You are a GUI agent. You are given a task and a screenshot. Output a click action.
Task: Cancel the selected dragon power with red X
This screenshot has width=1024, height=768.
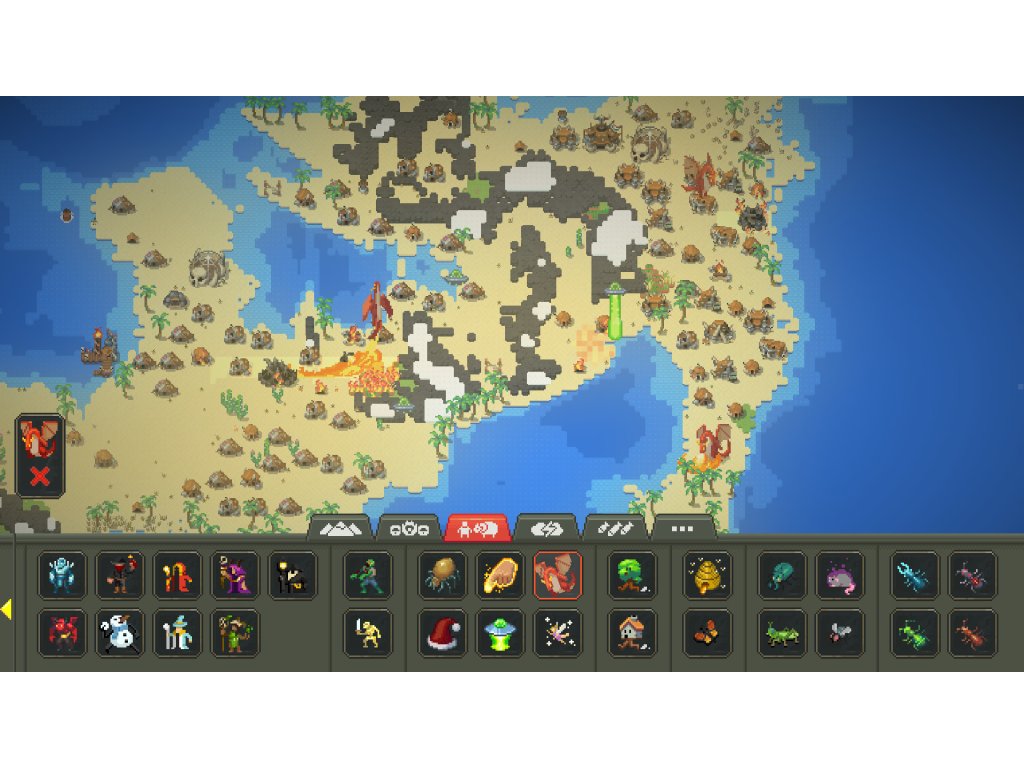40,476
